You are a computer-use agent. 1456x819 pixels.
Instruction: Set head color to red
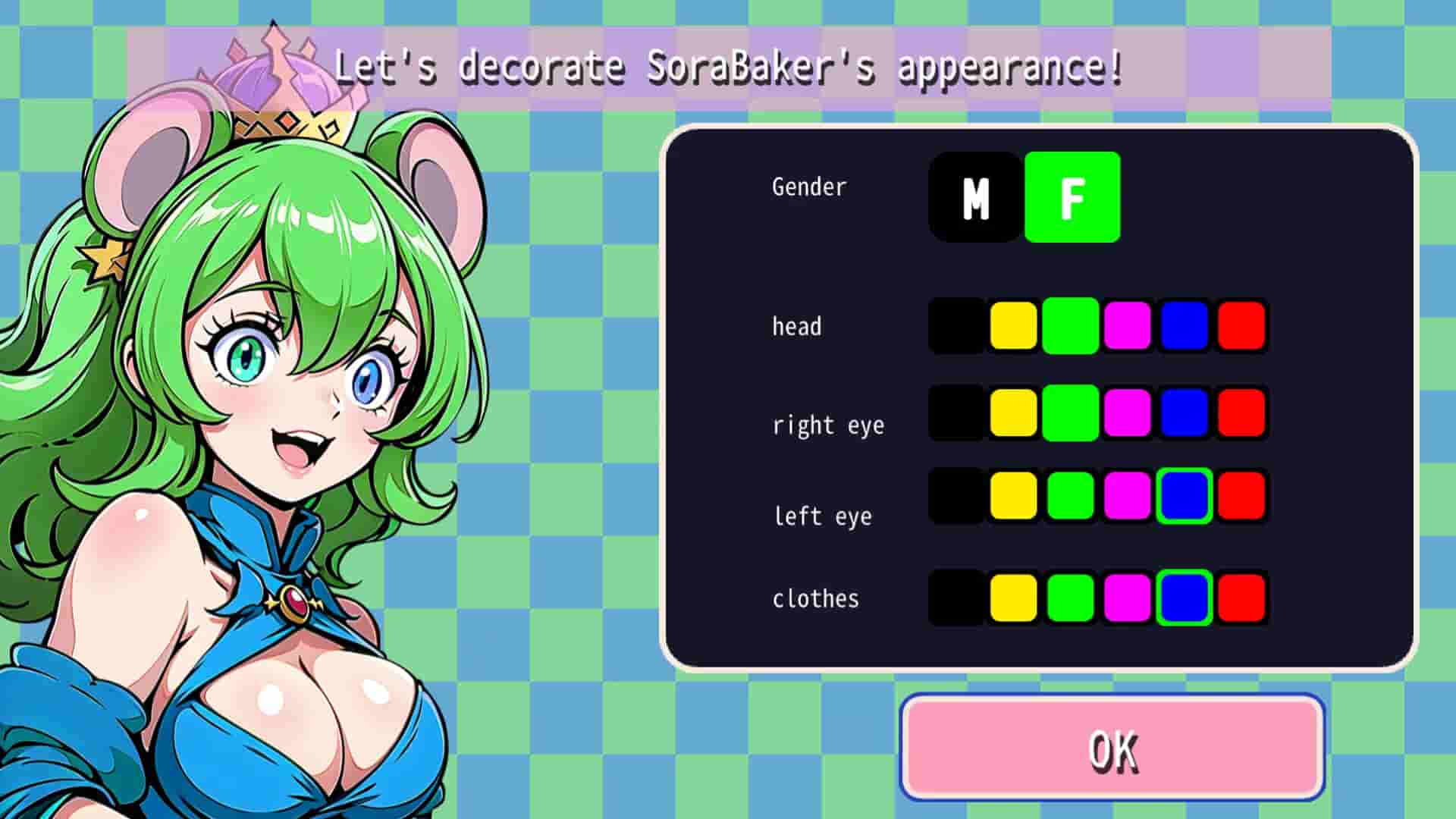[1241, 326]
